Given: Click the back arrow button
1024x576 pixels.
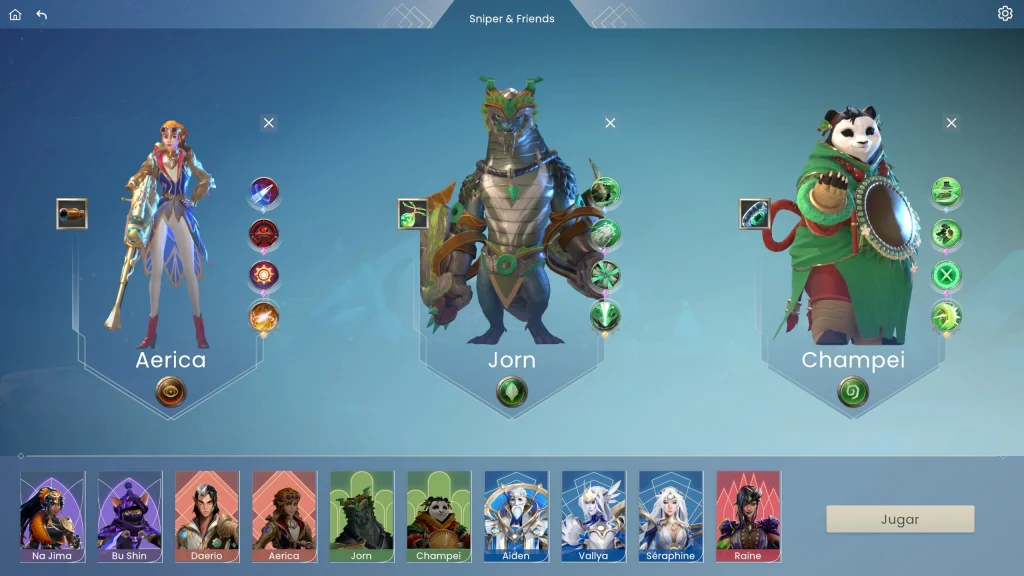Looking at the screenshot, I should 41,15.
